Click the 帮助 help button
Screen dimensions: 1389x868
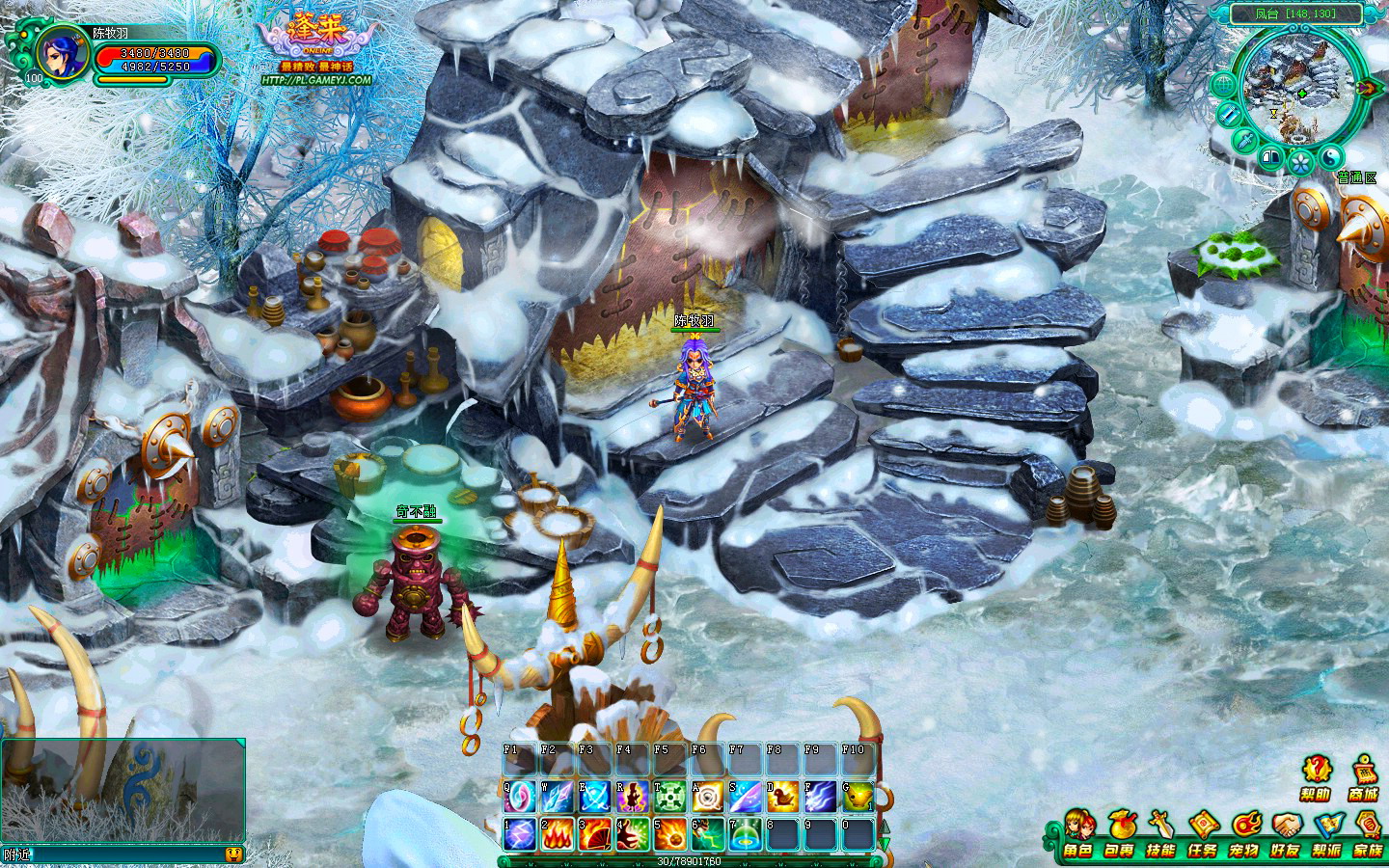1316,777
